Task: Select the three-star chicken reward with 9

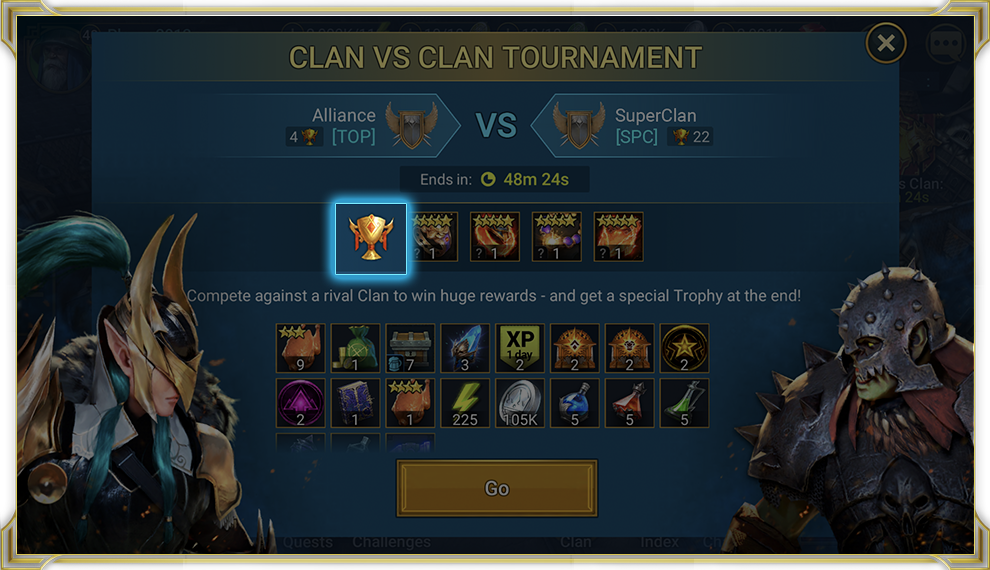Action: point(300,348)
